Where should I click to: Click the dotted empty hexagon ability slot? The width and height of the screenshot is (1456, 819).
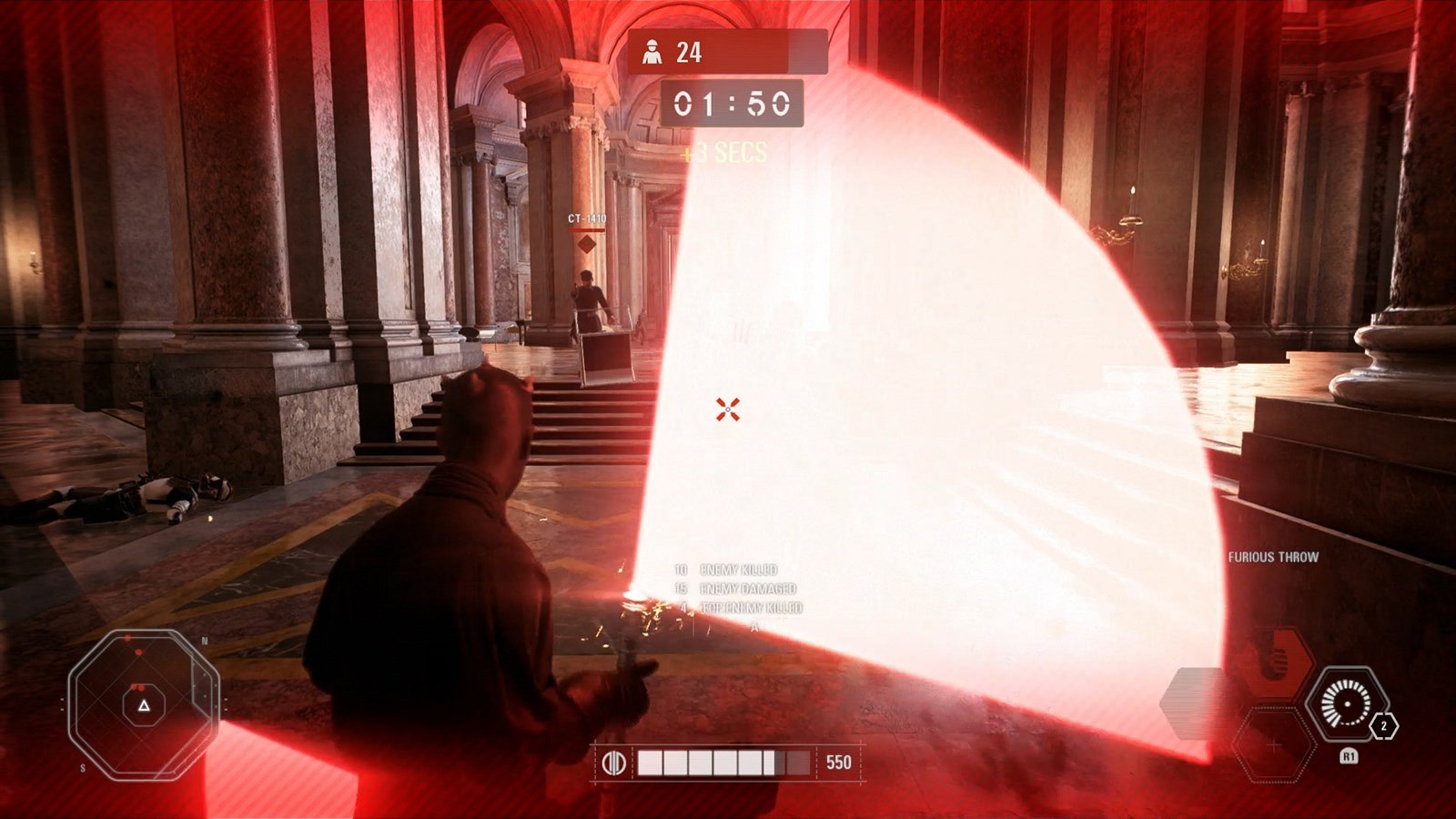click(x=1274, y=745)
